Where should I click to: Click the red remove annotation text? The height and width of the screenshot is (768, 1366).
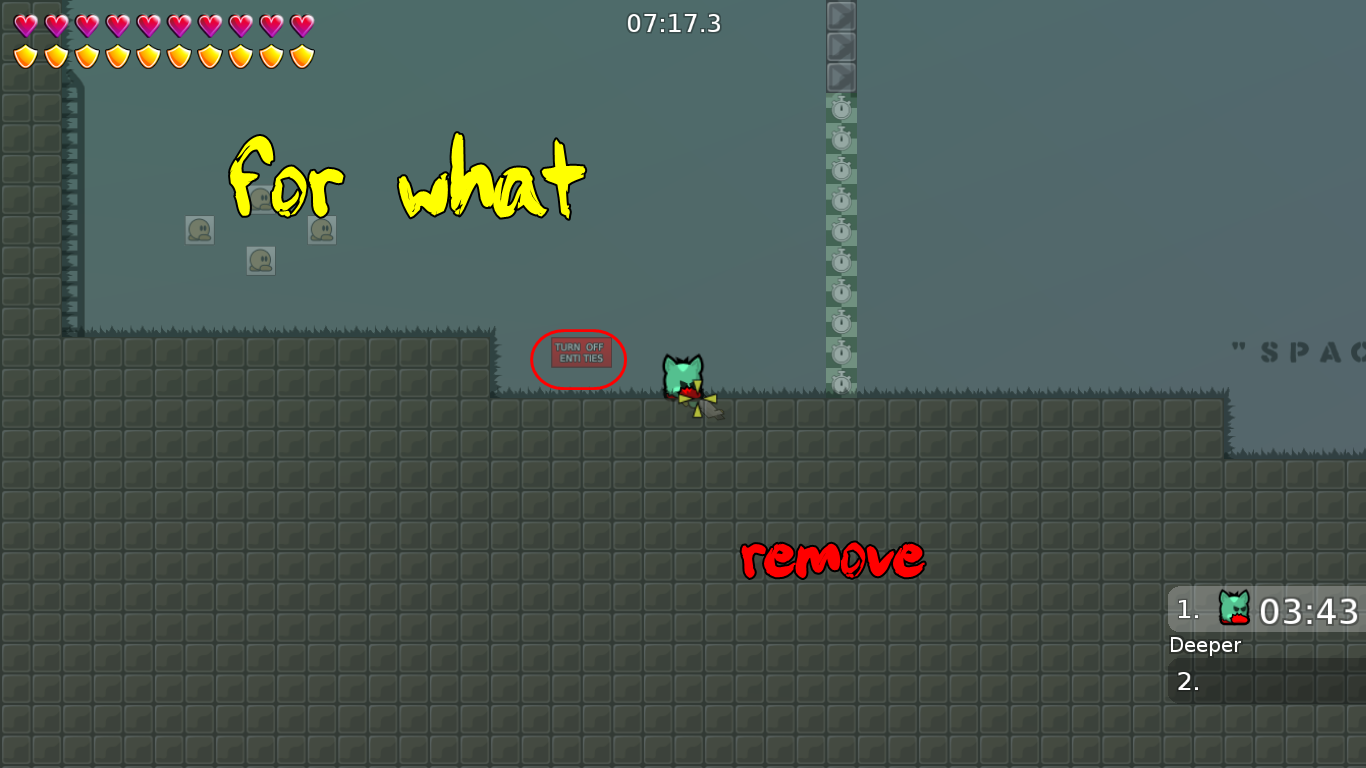(x=832, y=558)
